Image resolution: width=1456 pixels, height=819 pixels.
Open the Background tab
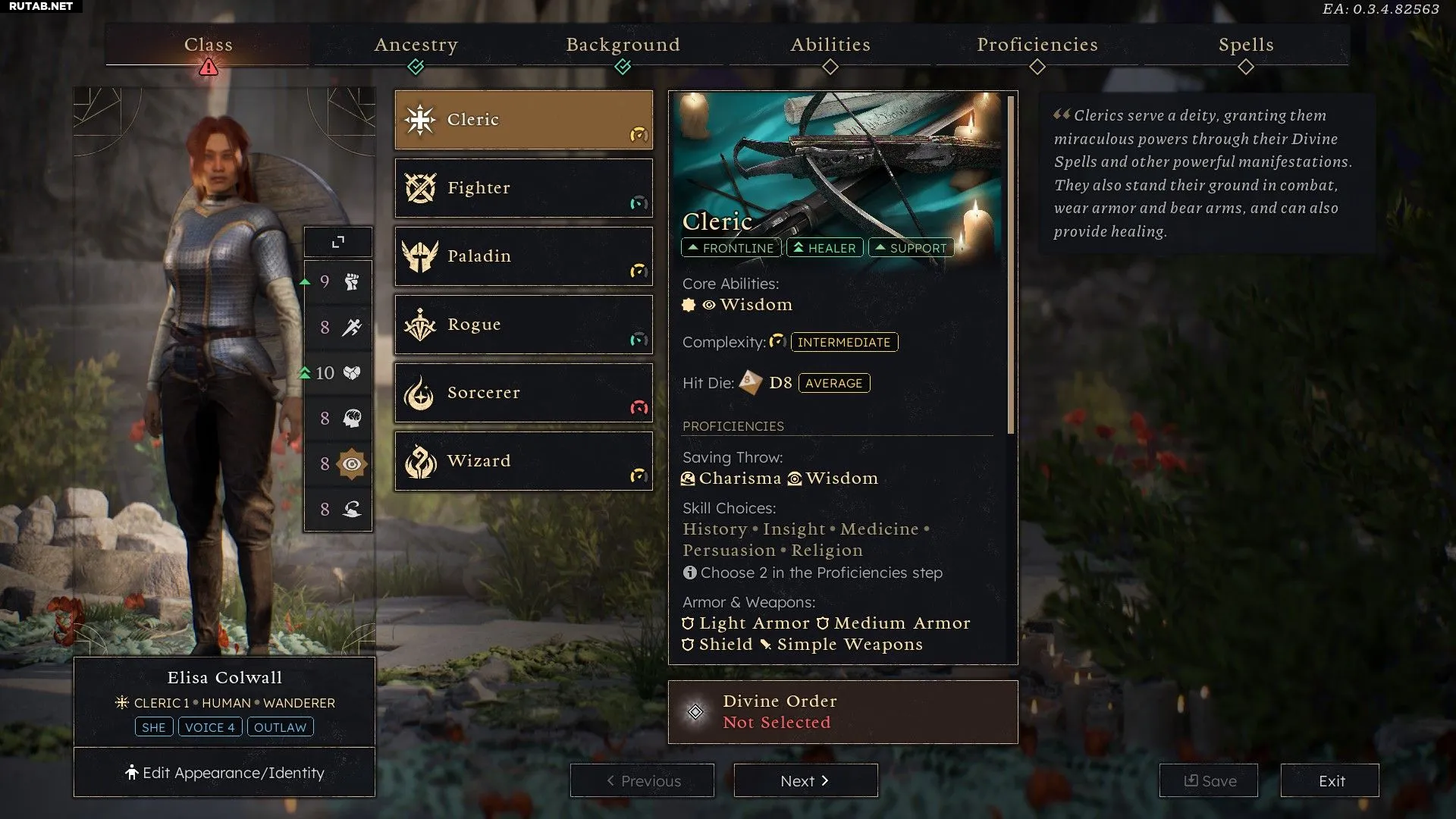pyautogui.click(x=623, y=45)
